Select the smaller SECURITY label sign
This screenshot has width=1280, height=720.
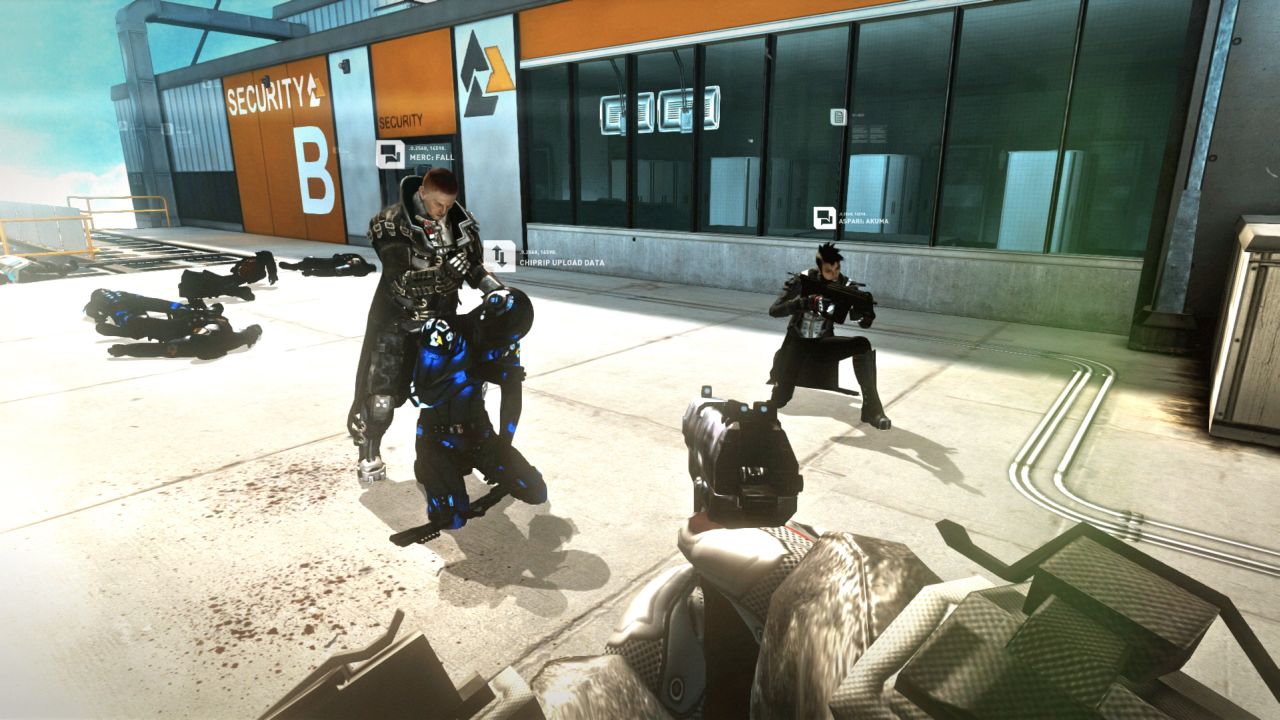399,118
